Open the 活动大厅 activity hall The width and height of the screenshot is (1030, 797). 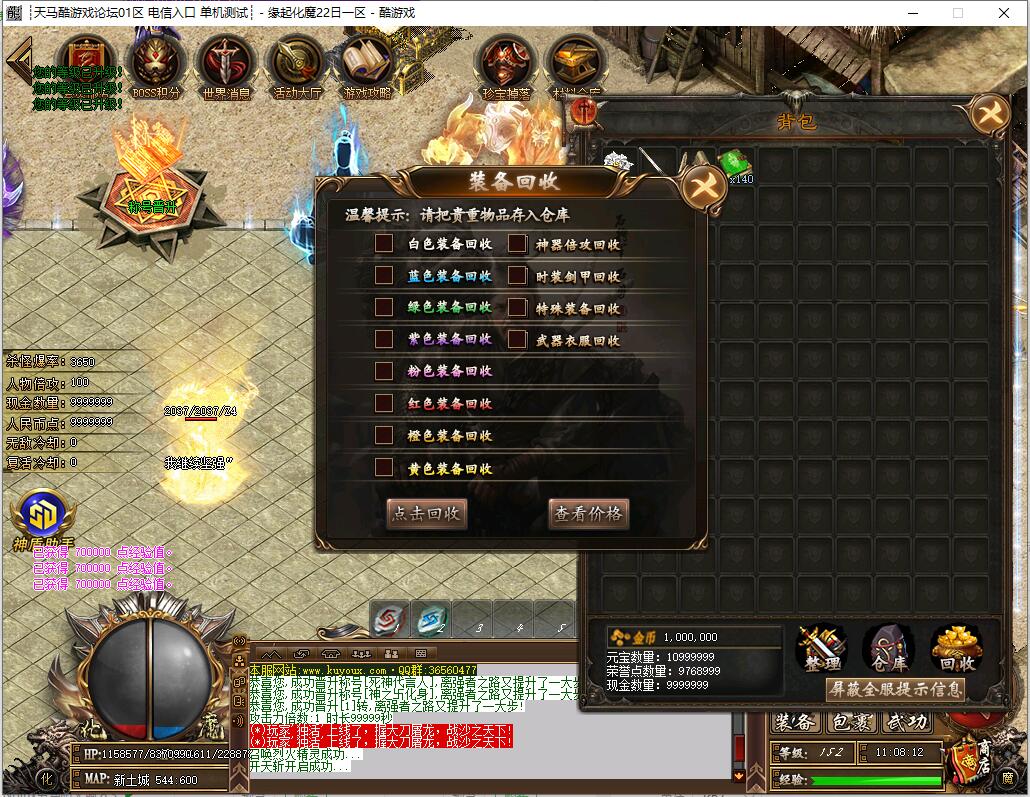click(297, 67)
